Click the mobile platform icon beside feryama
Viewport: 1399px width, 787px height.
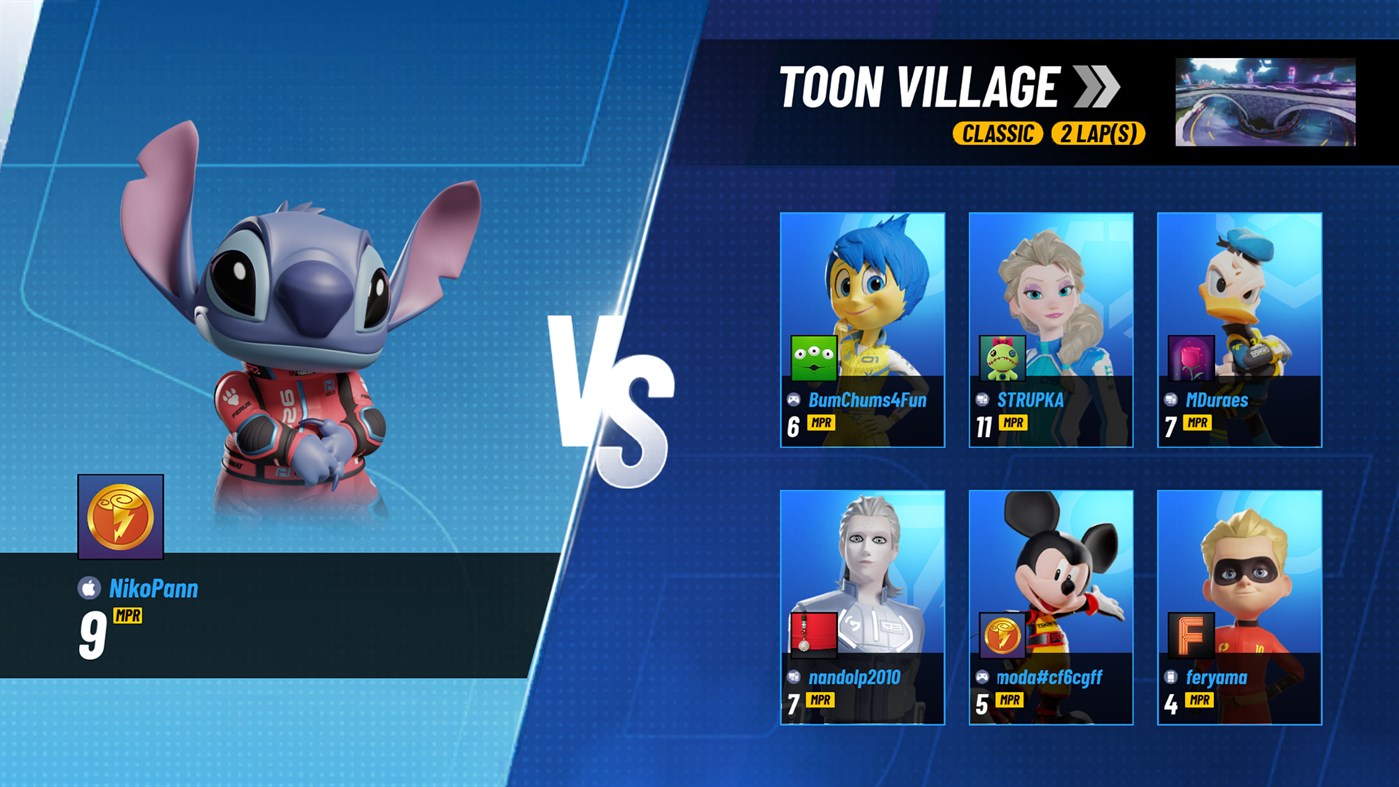pos(1172,678)
